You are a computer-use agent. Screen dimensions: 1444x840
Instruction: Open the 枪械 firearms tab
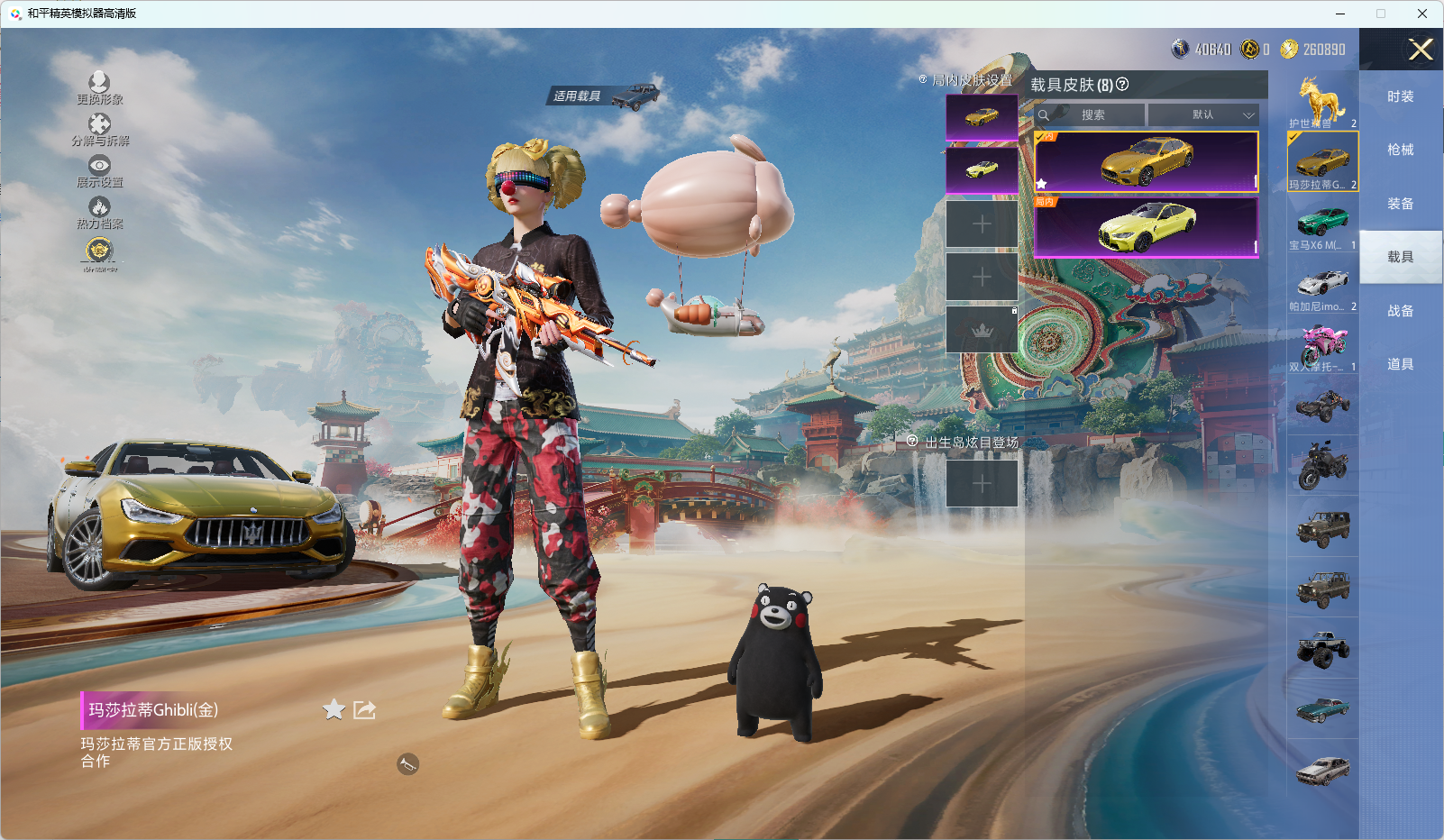(x=1400, y=150)
